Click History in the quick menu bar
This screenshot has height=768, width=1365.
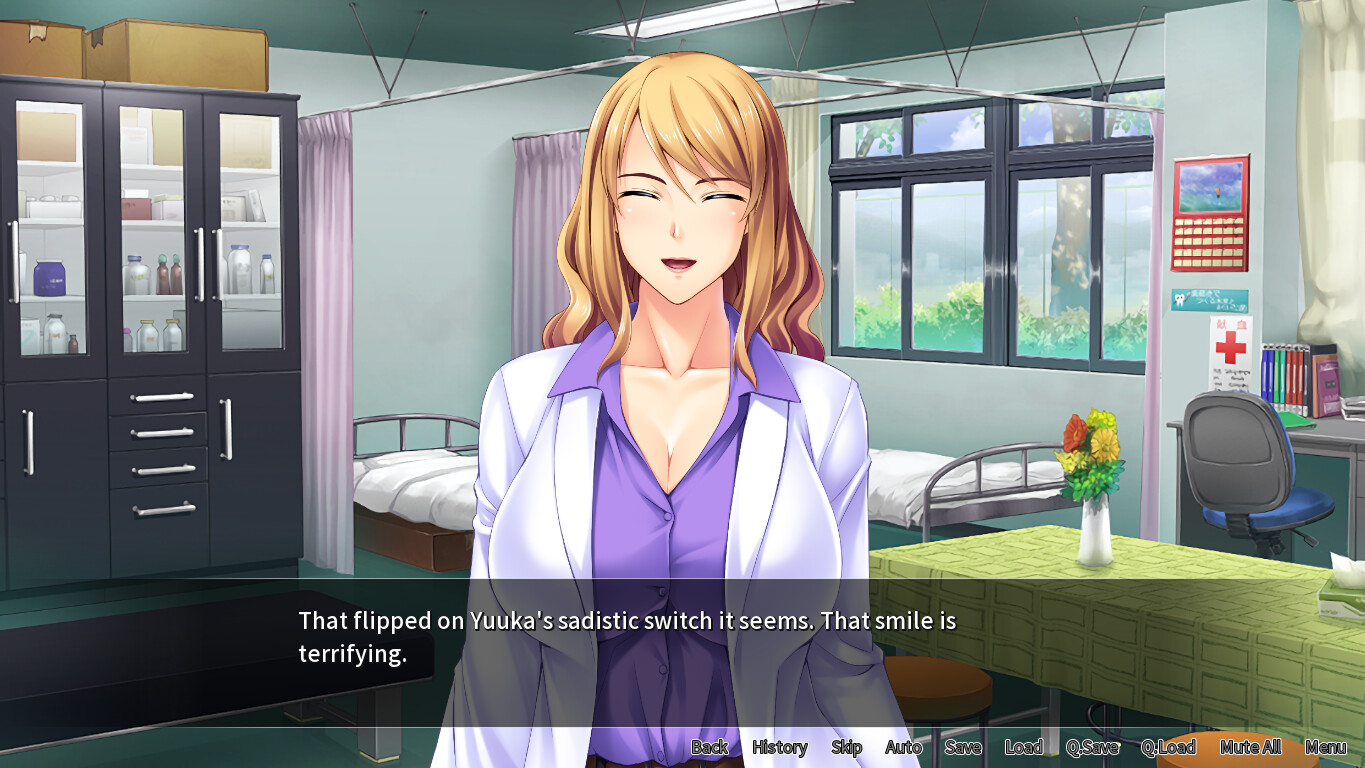(x=779, y=747)
